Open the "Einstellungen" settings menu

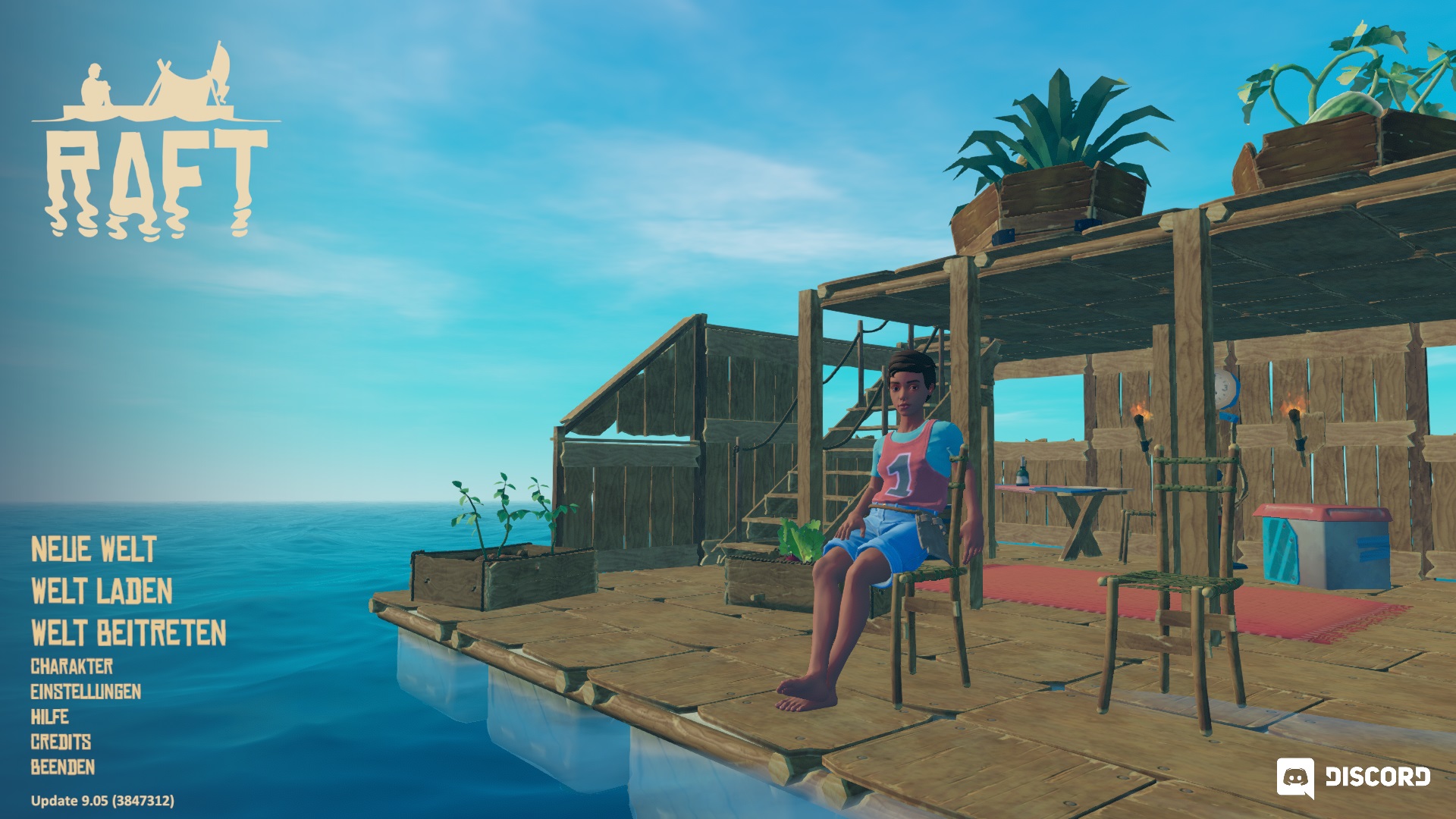[86, 692]
